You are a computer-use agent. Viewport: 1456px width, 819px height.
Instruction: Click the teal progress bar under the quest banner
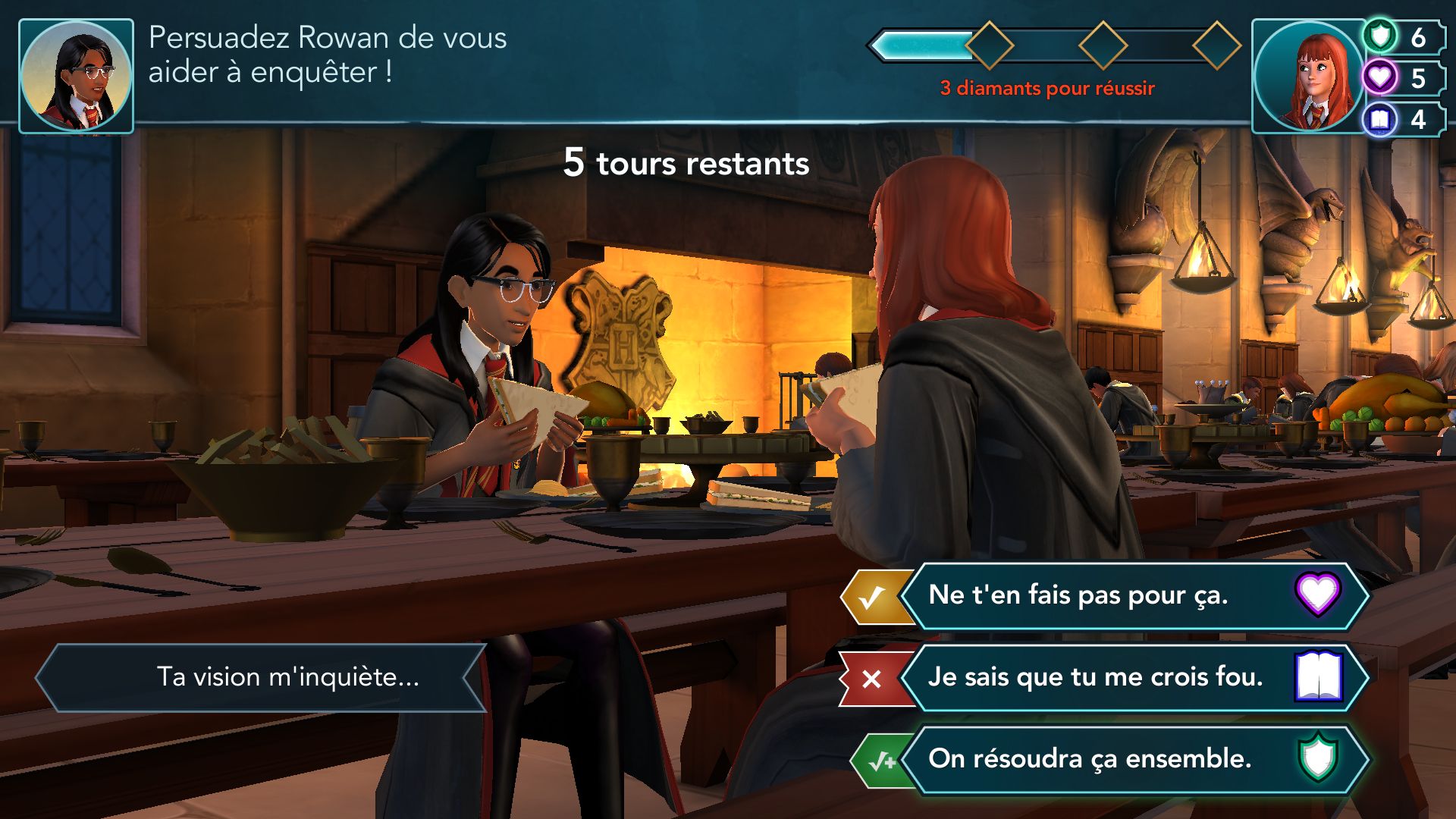[x=925, y=45]
